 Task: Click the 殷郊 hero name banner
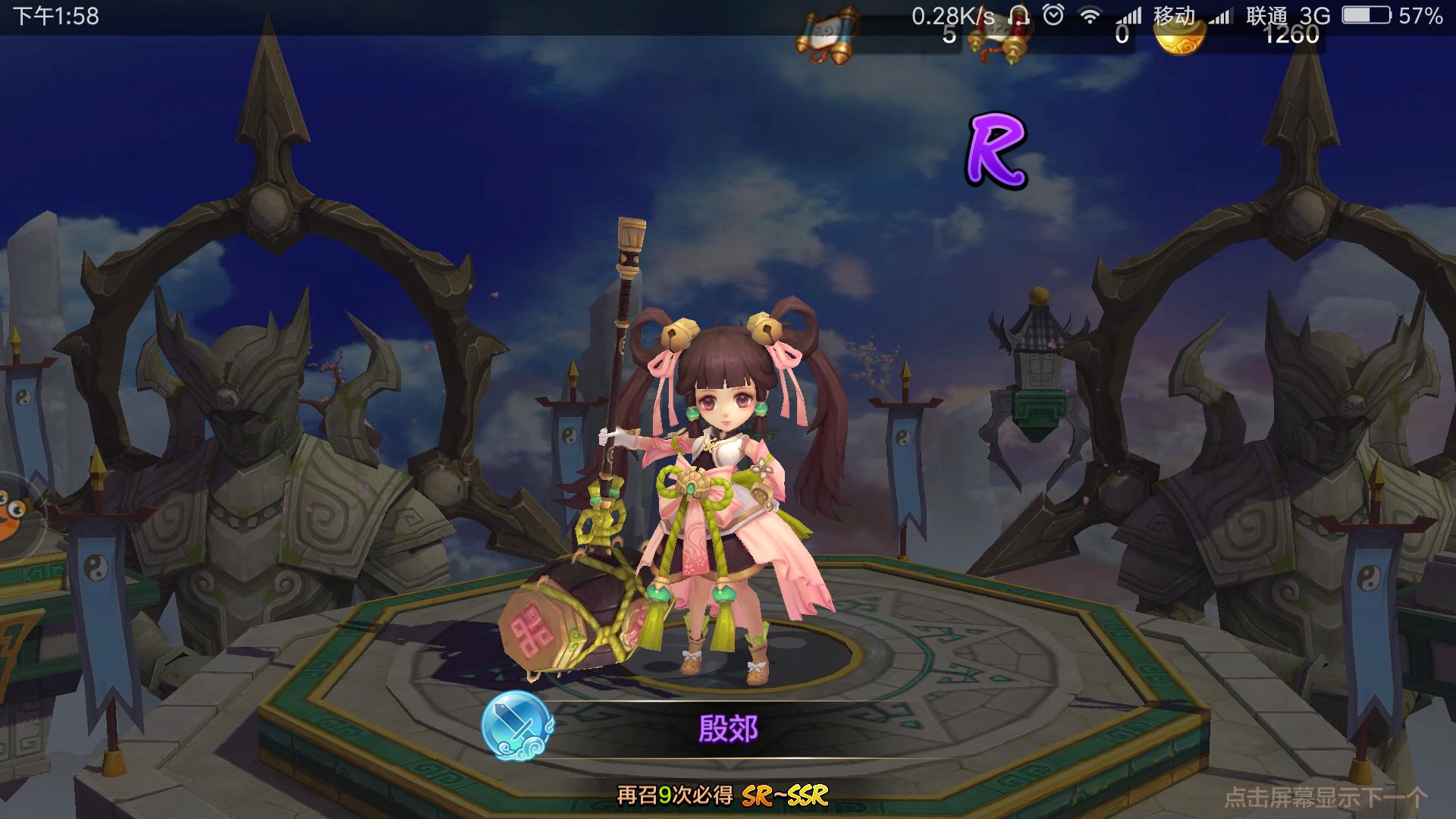[x=728, y=729]
